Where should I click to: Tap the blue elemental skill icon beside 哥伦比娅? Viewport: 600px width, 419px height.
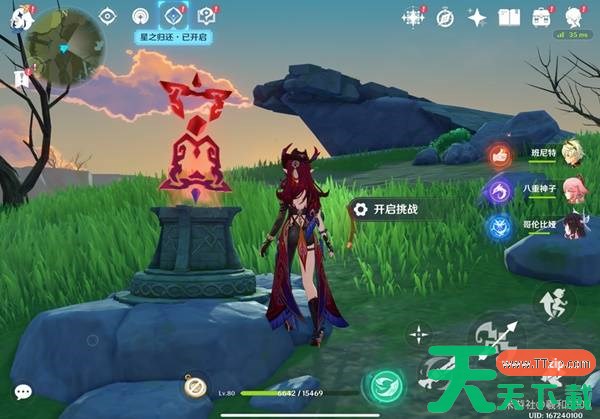[x=499, y=226]
